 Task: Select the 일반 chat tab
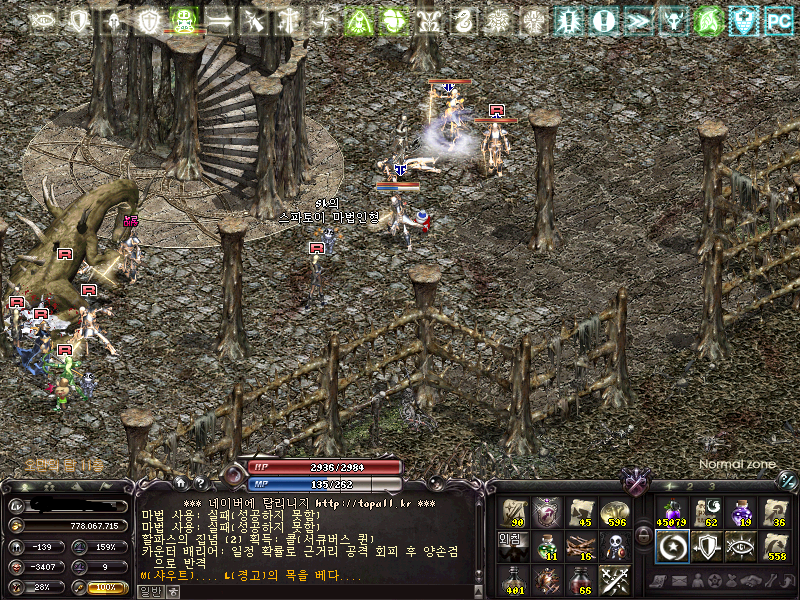click(151, 591)
